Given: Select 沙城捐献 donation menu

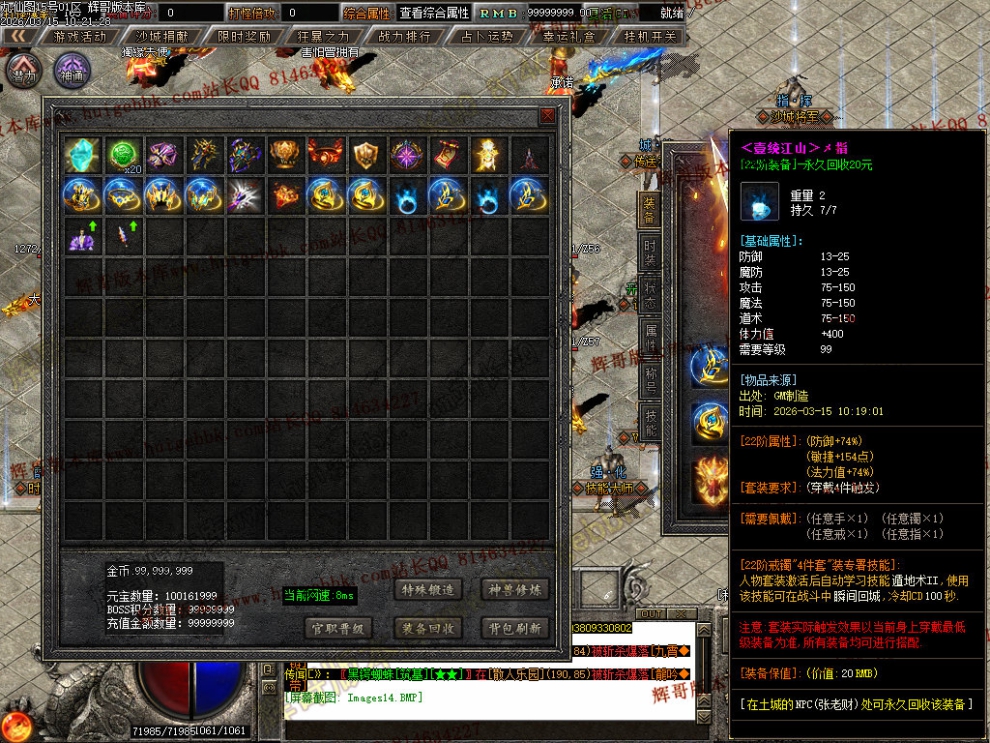Looking at the screenshot, I should tap(161, 36).
